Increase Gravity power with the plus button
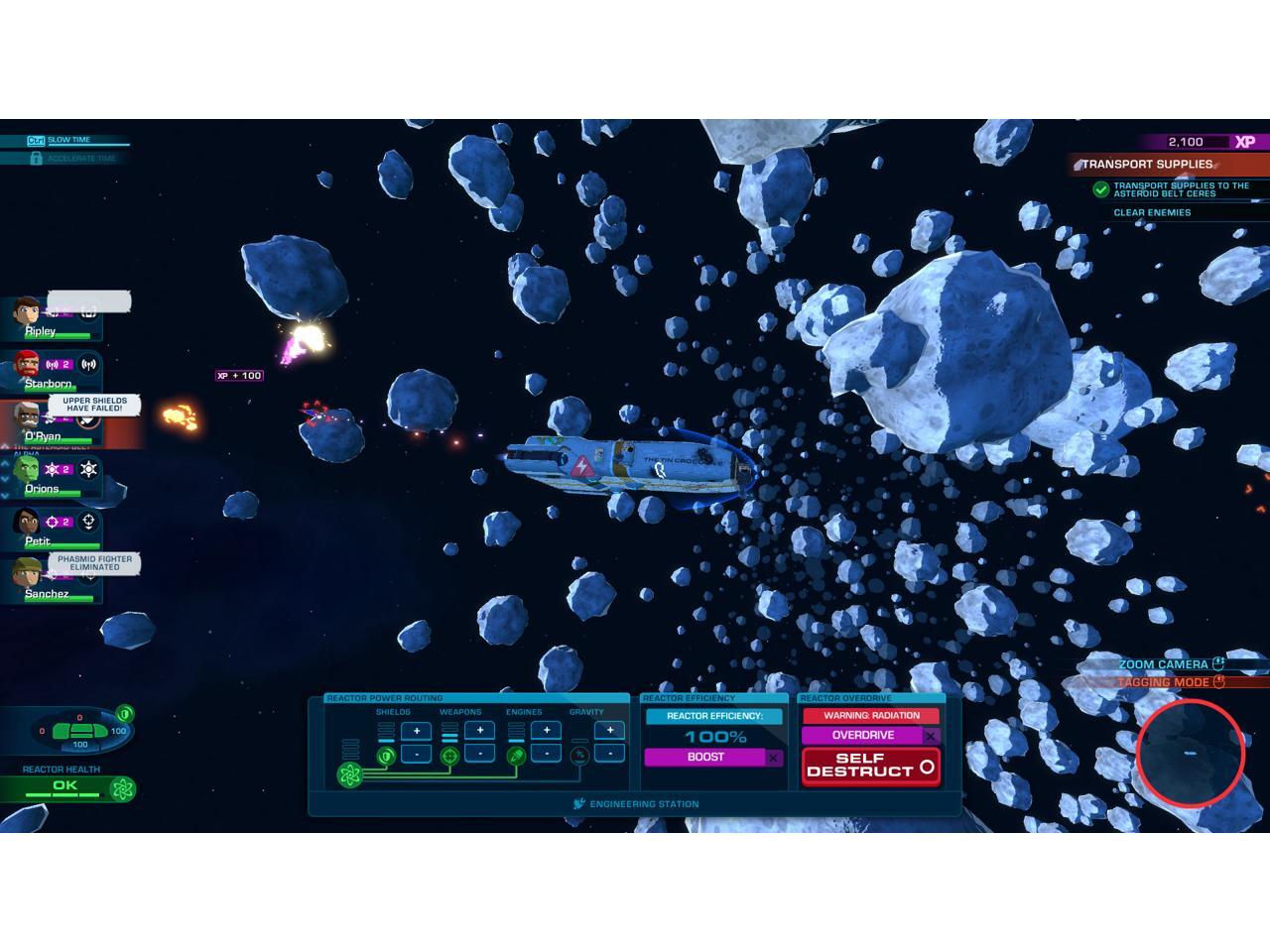This screenshot has height=952, width=1270. 609,731
